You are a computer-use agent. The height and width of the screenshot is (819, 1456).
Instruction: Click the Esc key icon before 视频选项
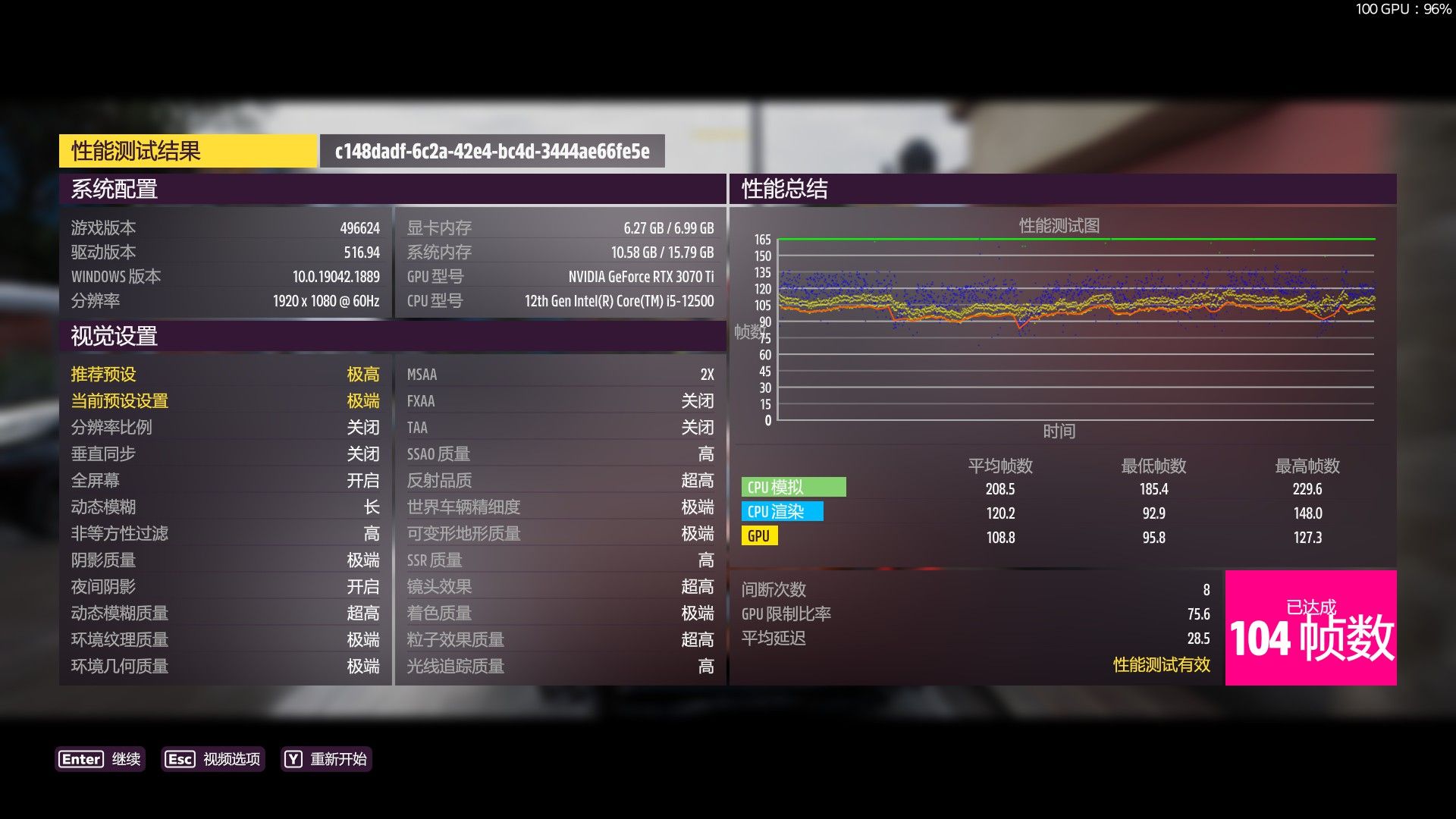coord(180,759)
